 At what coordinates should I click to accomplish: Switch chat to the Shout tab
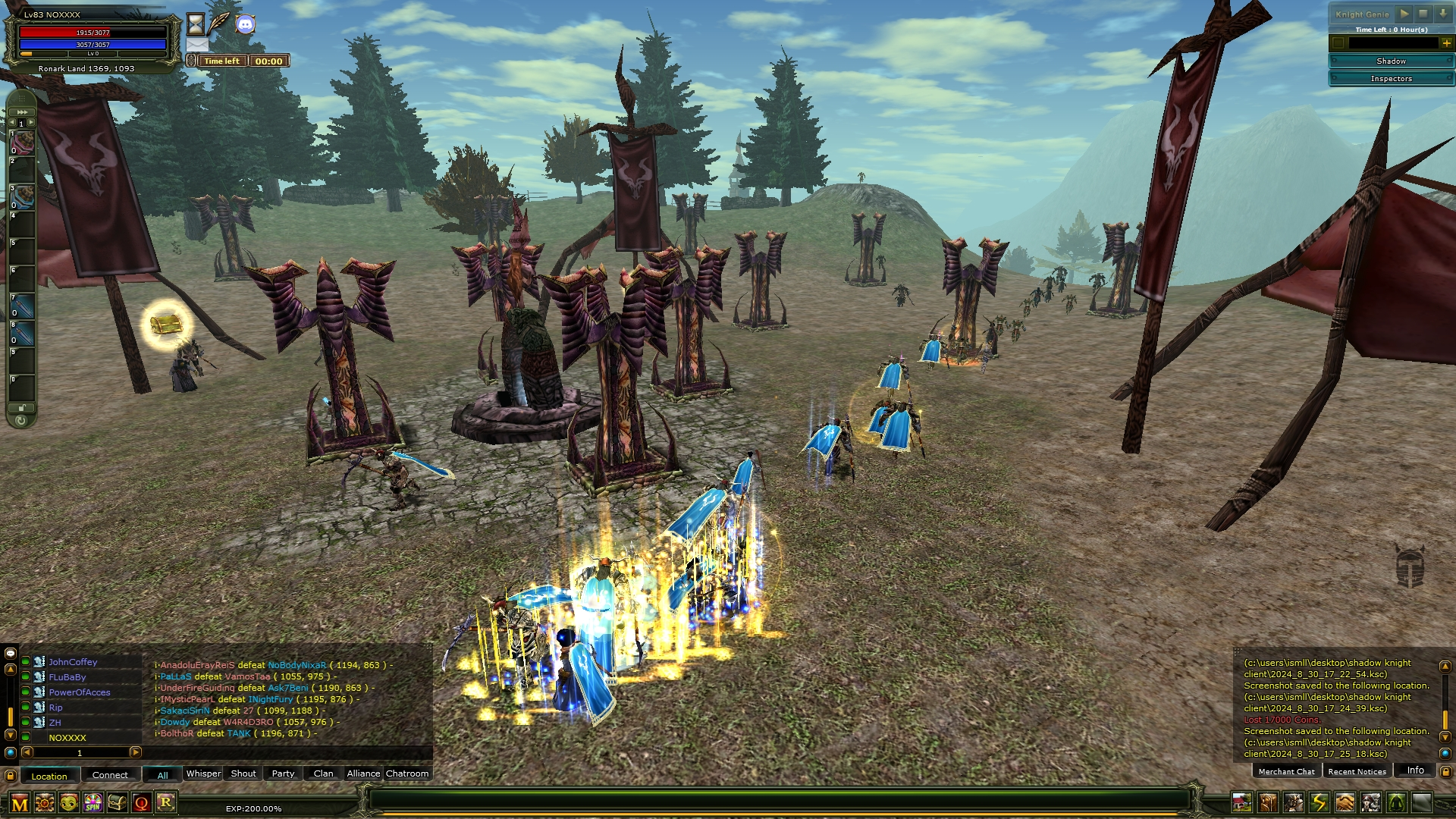243,773
